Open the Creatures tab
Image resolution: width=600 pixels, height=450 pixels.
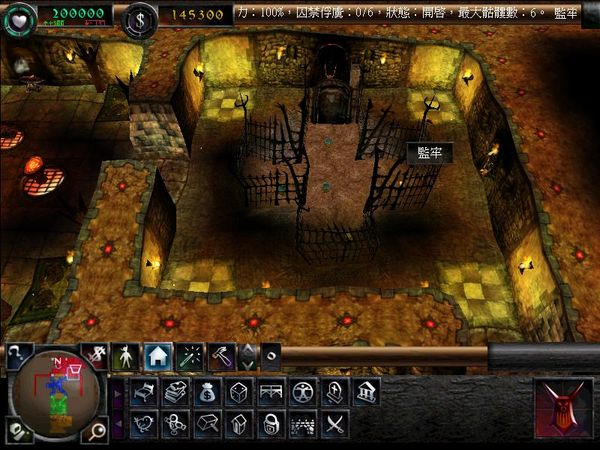pos(125,355)
